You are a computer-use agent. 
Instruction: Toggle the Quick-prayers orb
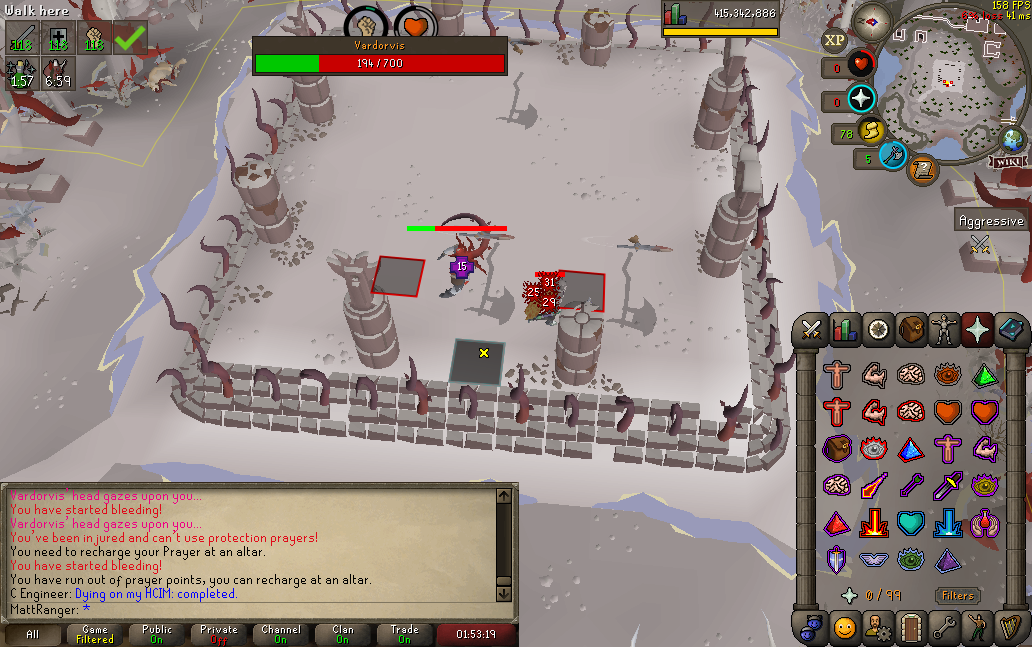[x=861, y=99]
